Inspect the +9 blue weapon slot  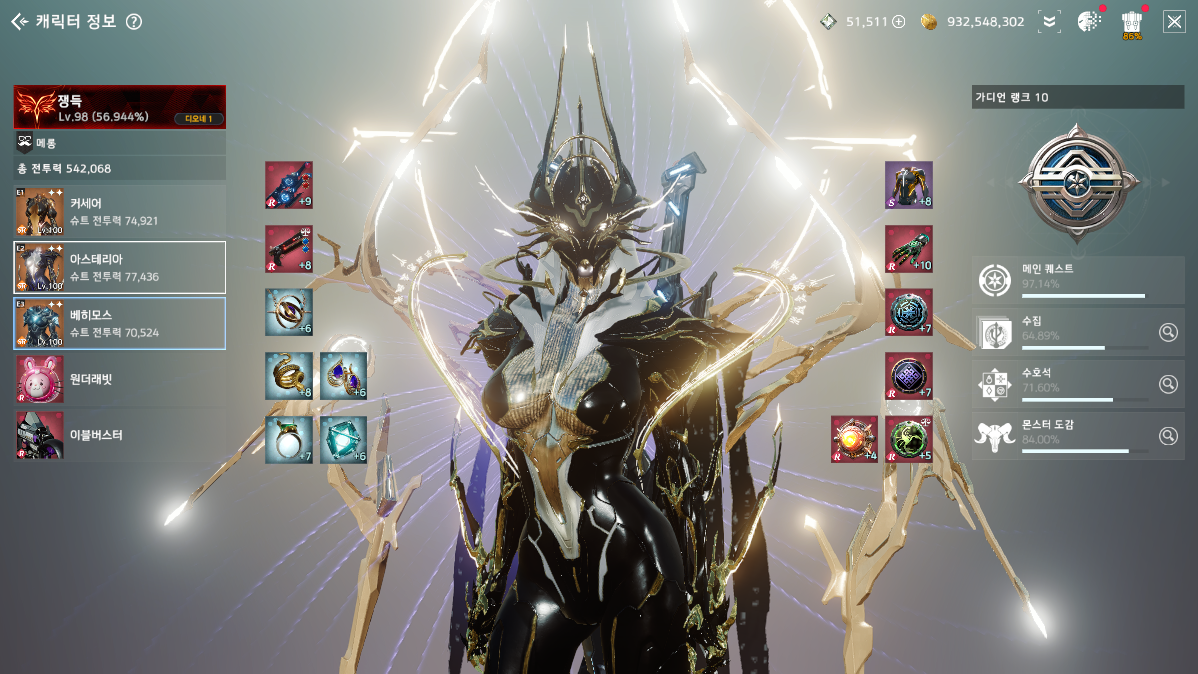[289, 185]
